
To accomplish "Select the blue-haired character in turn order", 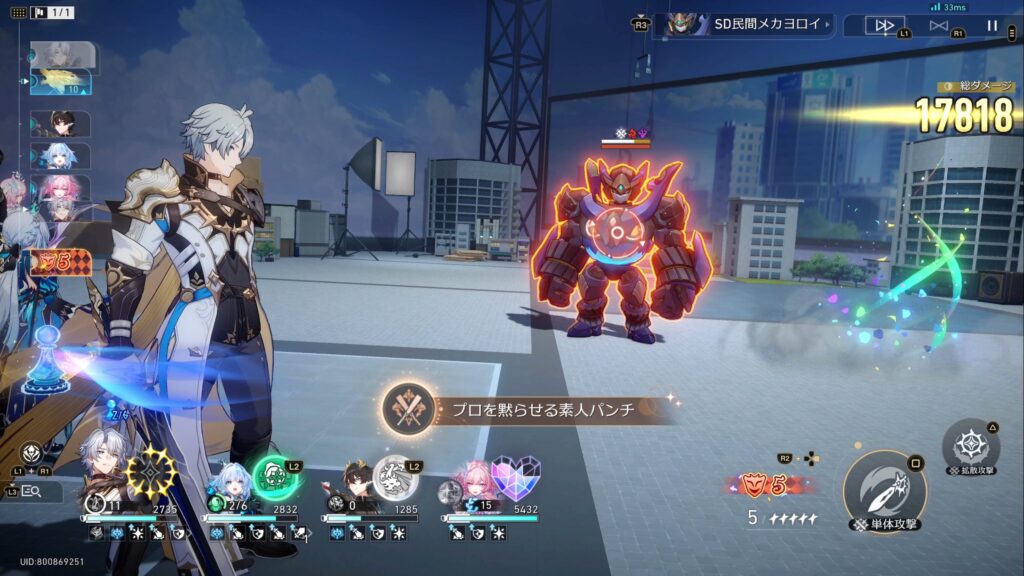I will (60, 156).
